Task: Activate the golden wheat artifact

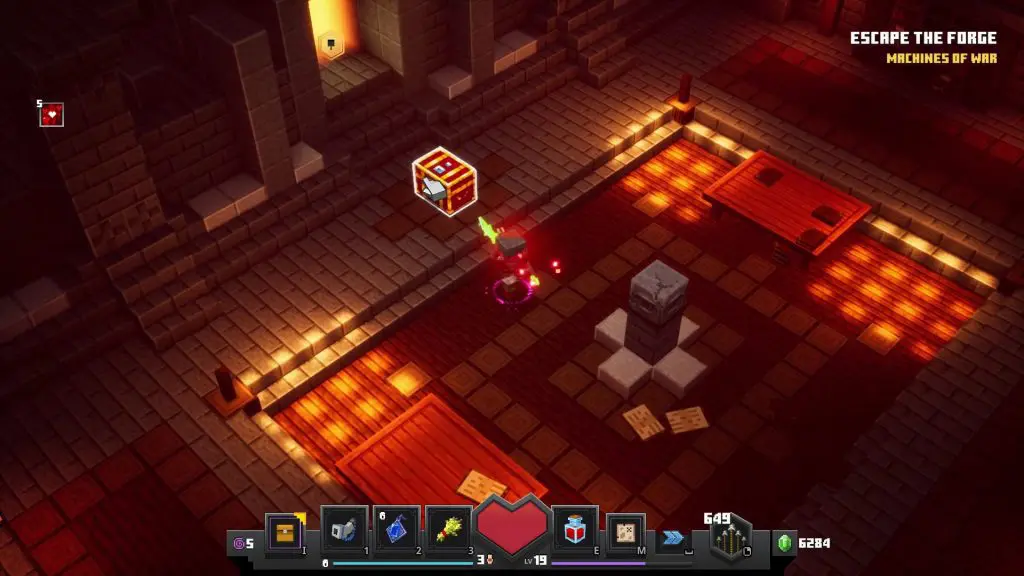Action: pyautogui.click(x=448, y=529)
